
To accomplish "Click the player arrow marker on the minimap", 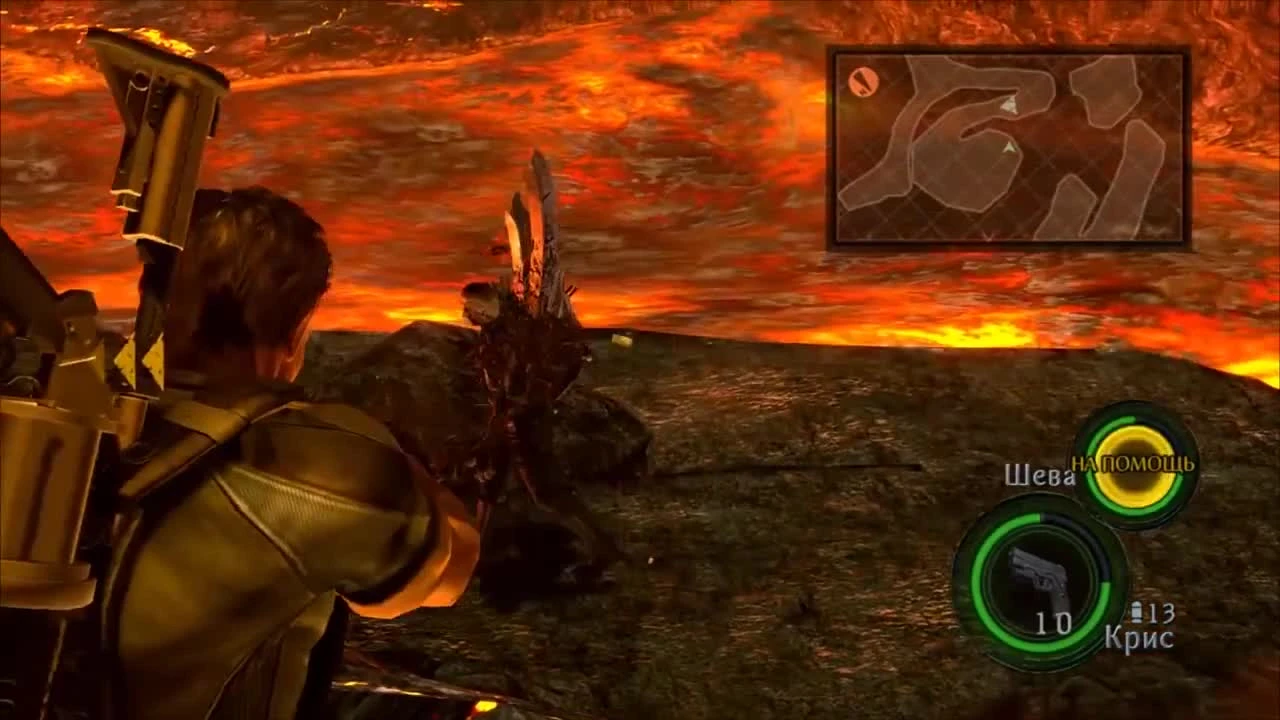I will (1010, 104).
